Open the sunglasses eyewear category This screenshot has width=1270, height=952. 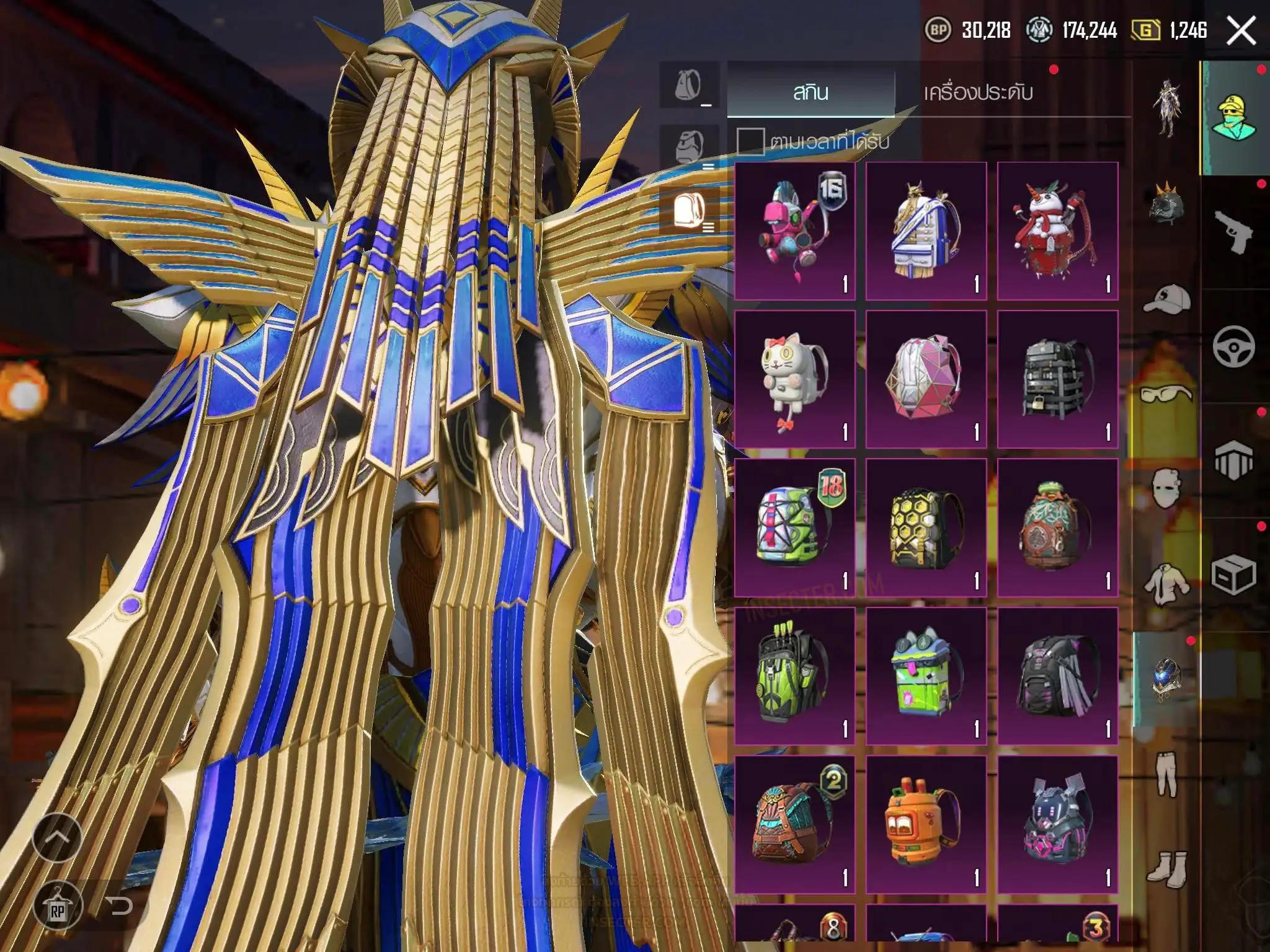tap(1166, 394)
